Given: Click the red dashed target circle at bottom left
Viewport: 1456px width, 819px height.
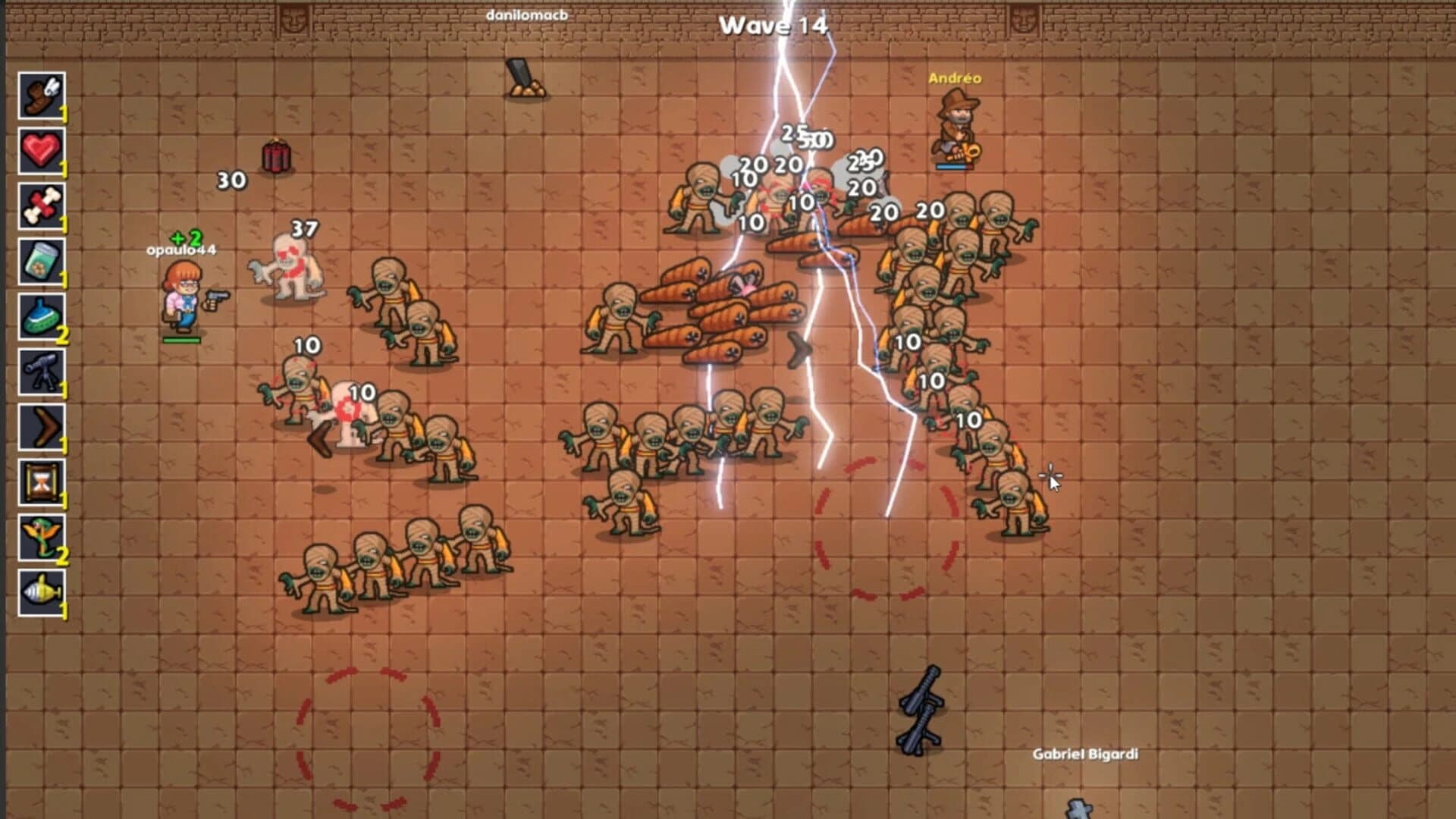Looking at the screenshot, I should [369, 739].
